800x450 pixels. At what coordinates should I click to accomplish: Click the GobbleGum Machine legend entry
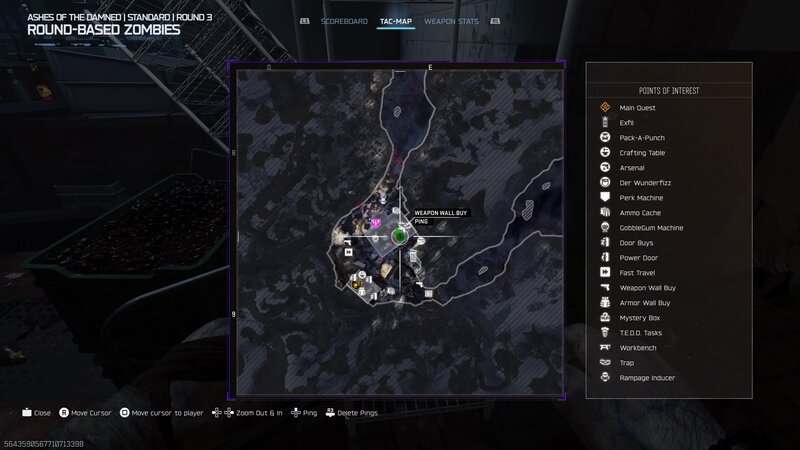tap(651, 227)
